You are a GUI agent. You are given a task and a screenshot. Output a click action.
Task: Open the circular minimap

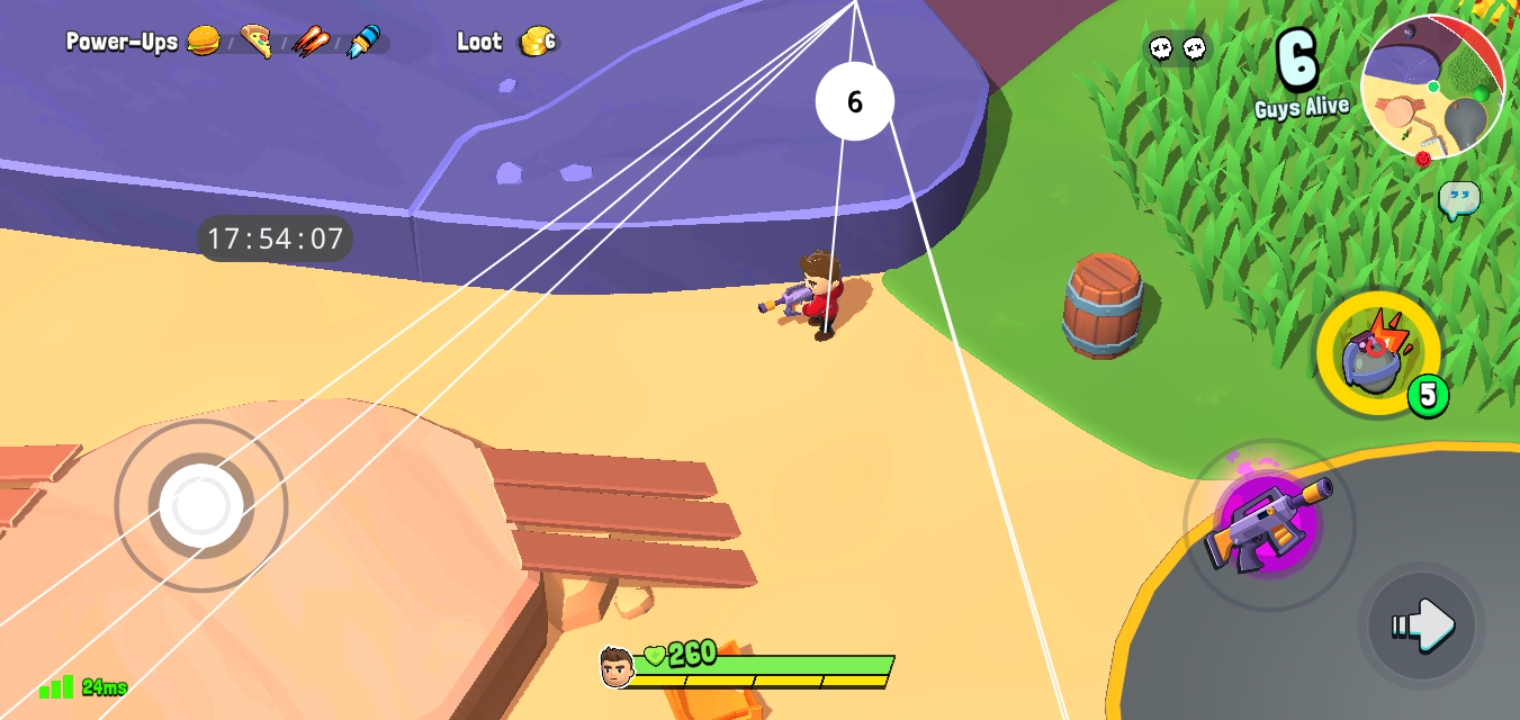[x=1431, y=86]
